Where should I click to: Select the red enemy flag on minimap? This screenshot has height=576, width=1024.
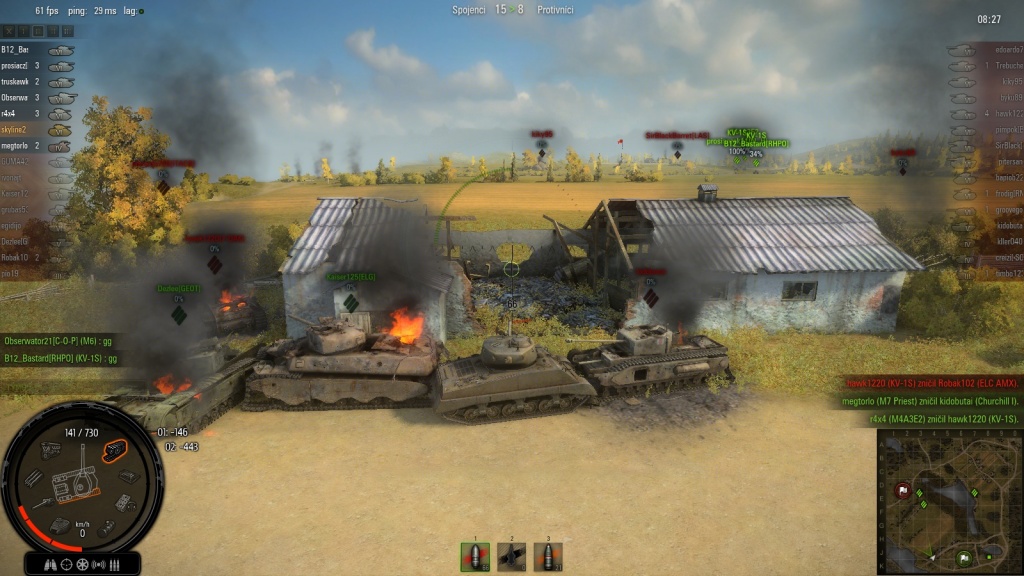903,490
